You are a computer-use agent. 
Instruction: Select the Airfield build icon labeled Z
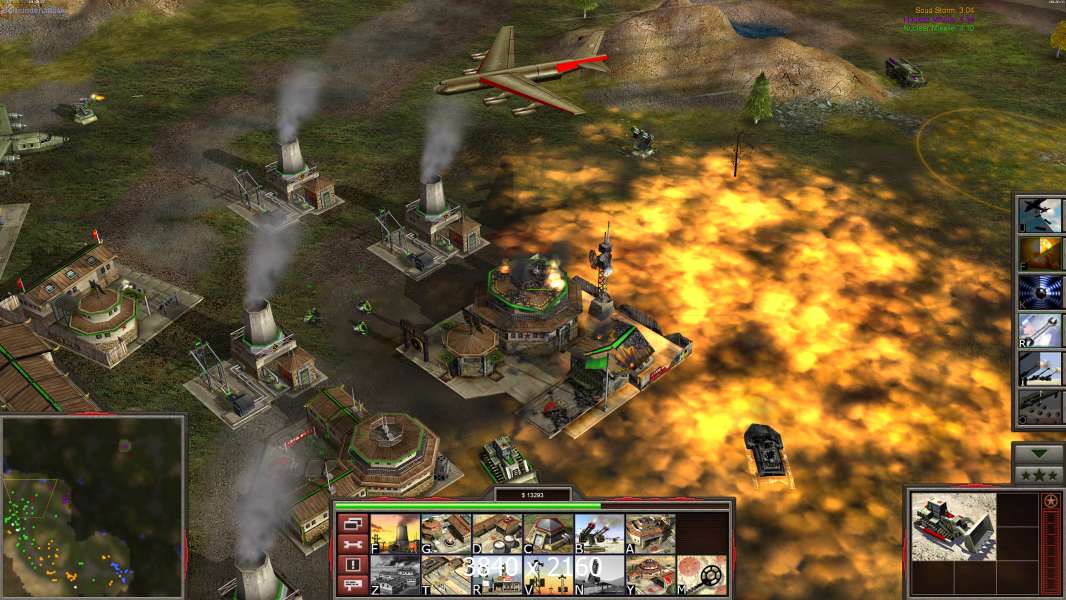coord(395,574)
